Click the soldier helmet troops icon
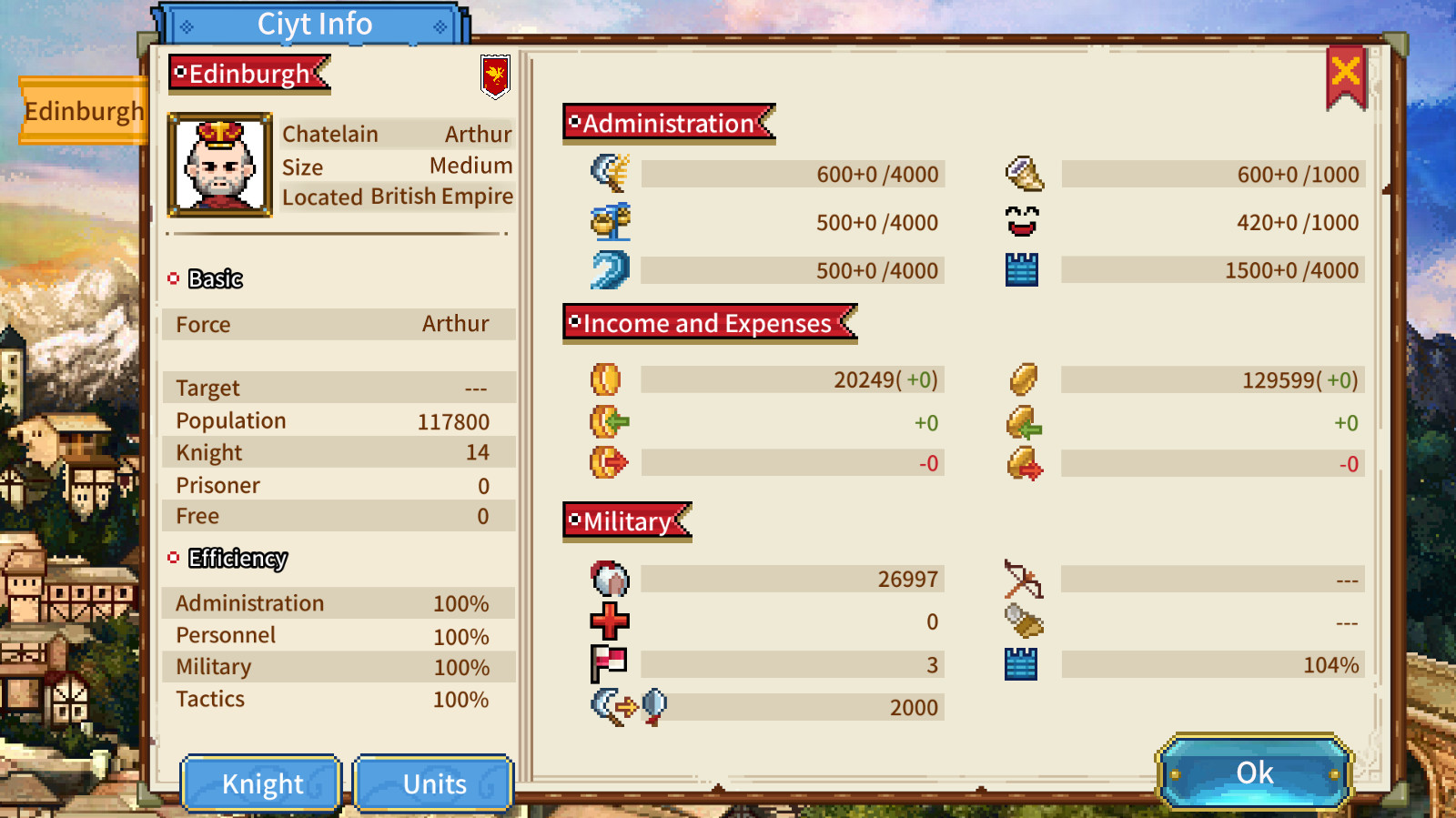 [608, 578]
